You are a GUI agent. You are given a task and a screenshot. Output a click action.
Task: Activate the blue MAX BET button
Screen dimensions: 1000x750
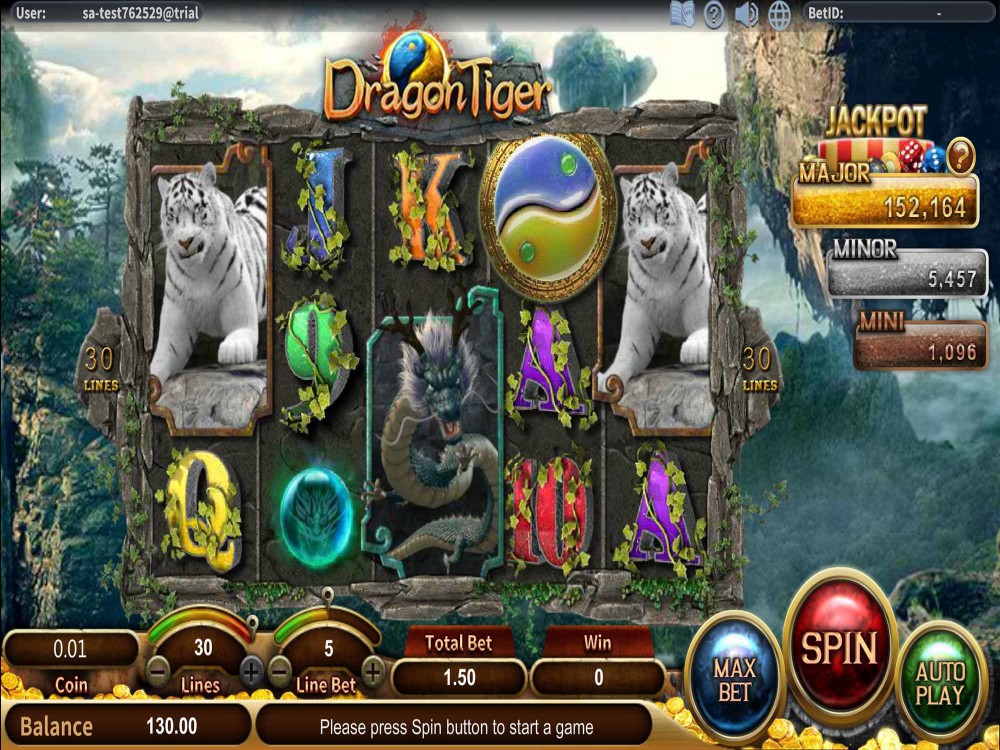pyautogui.click(x=735, y=677)
